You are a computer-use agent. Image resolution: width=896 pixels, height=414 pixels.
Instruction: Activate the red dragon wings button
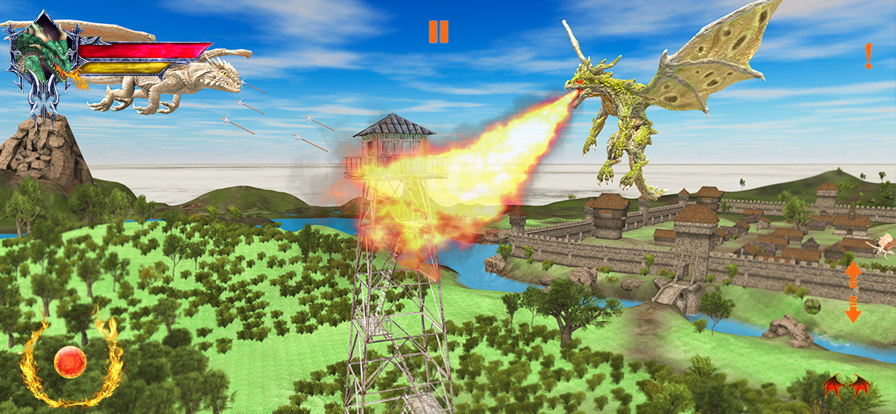(x=845, y=386)
